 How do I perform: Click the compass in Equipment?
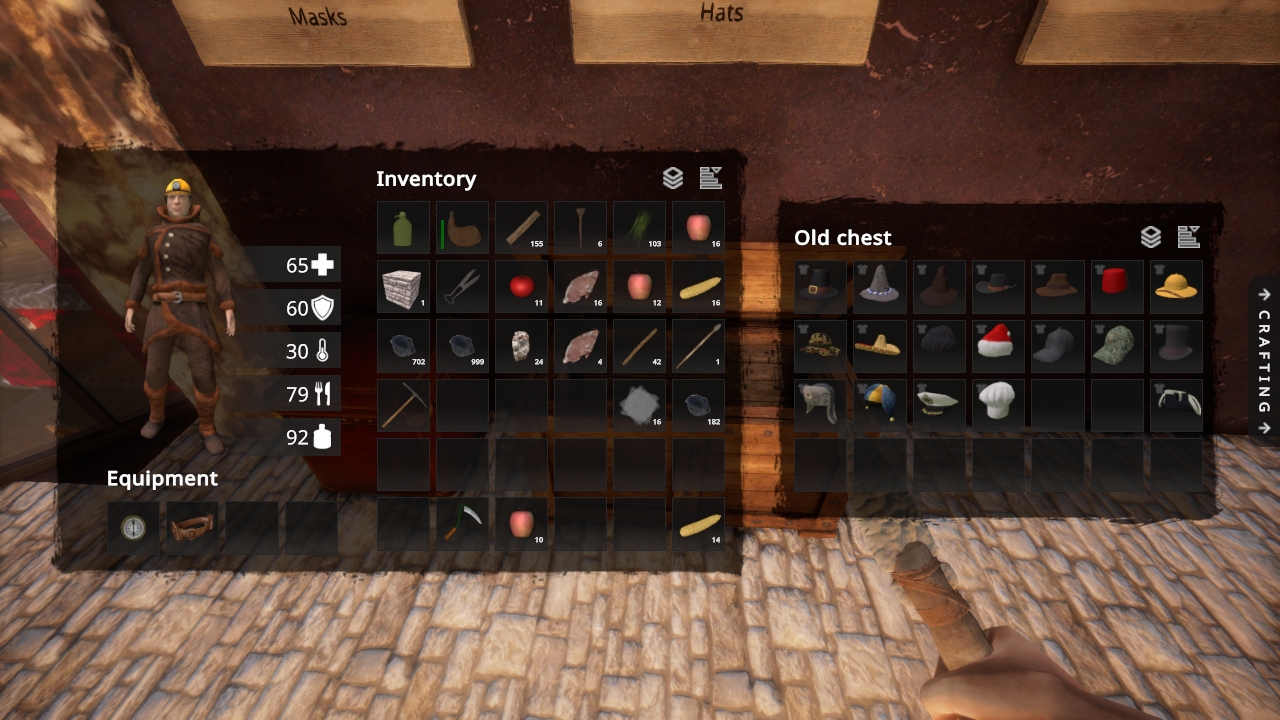coord(132,528)
